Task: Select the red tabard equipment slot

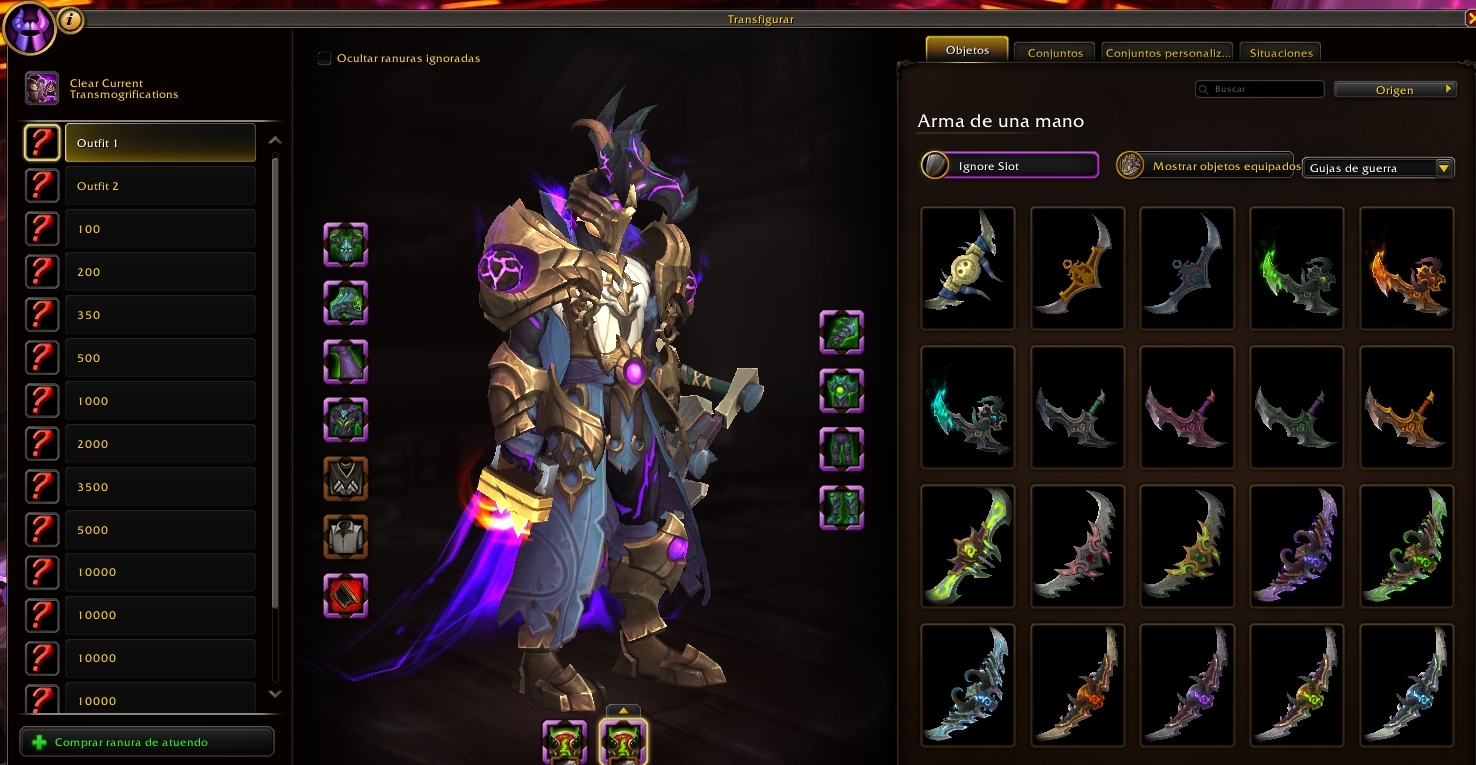Action: coord(346,595)
